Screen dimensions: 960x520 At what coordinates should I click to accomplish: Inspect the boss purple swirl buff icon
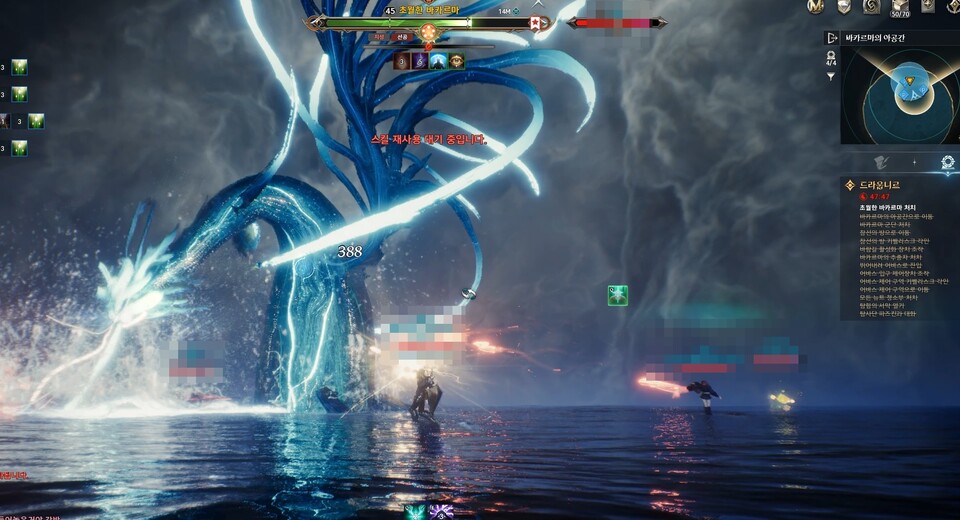(x=421, y=61)
